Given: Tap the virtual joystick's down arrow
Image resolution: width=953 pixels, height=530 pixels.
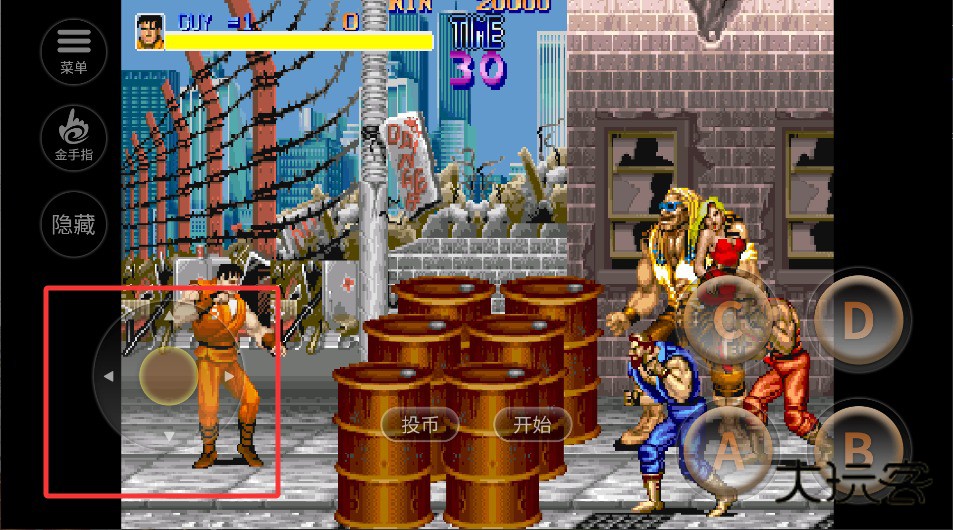Looking at the screenshot, I should (x=169, y=436).
